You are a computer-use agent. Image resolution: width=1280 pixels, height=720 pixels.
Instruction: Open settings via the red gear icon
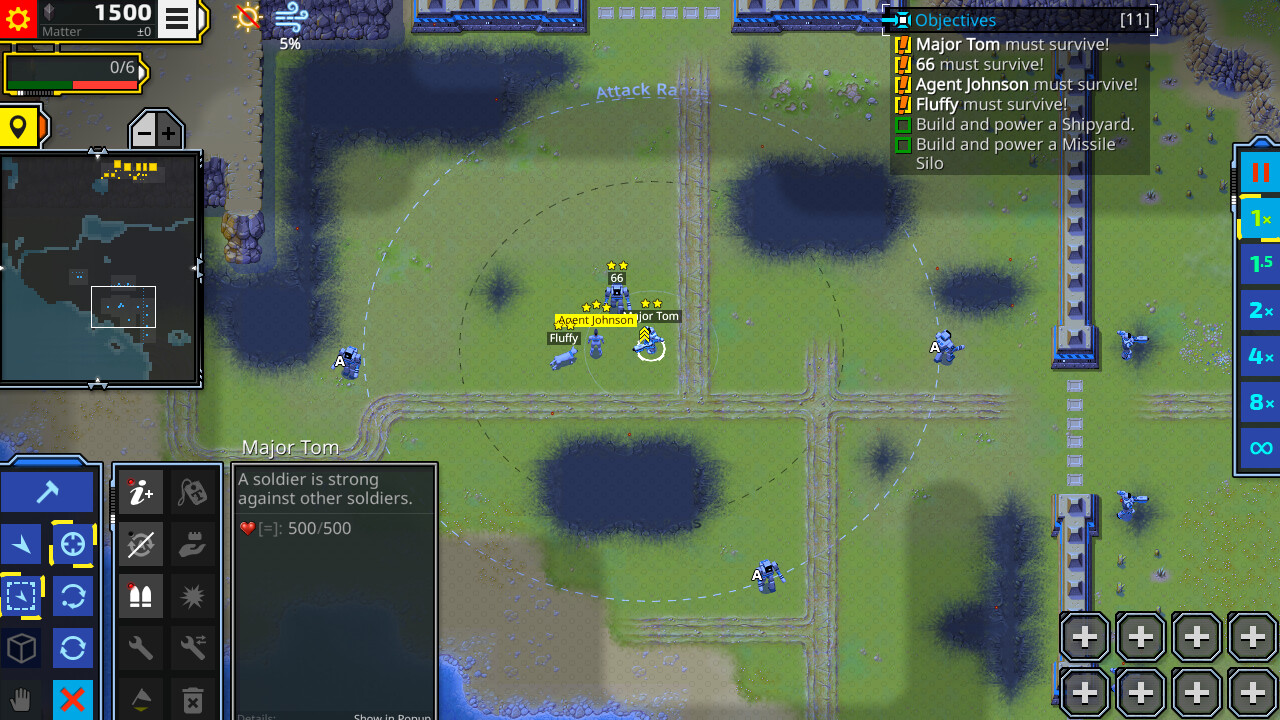[18, 17]
